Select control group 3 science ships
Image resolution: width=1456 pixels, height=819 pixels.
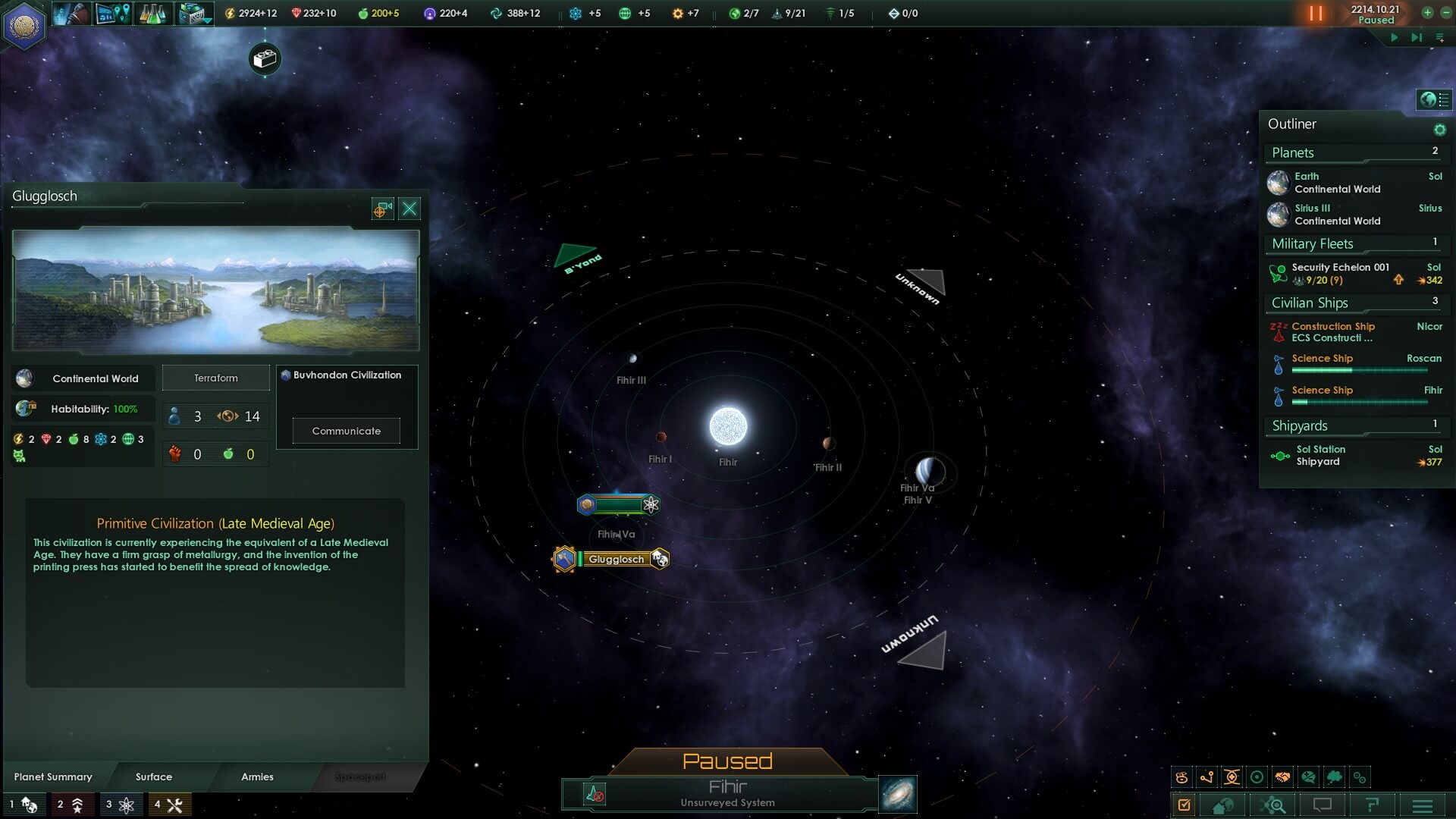[x=120, y=805]
